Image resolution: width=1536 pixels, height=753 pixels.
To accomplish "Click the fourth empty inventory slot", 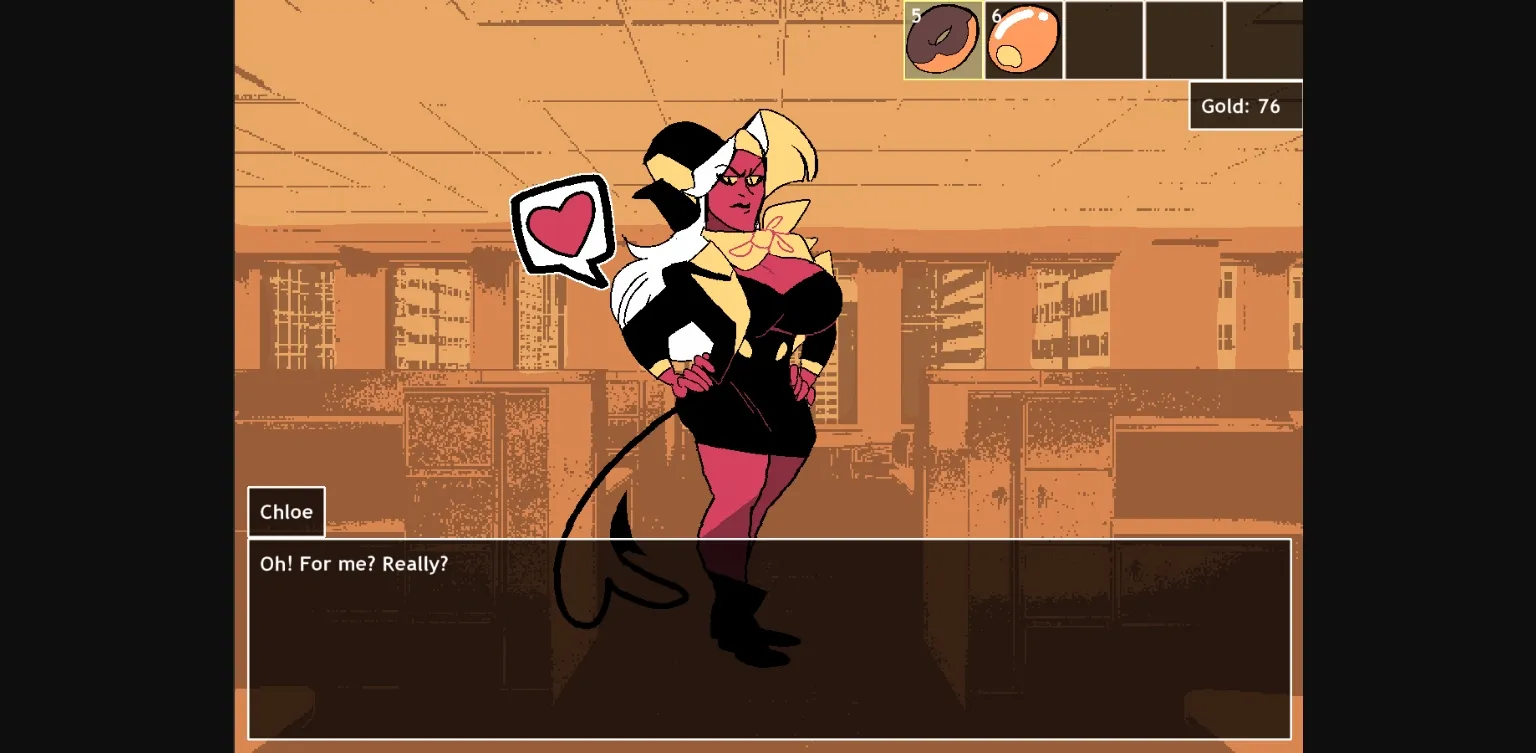I will point(1183,40).
